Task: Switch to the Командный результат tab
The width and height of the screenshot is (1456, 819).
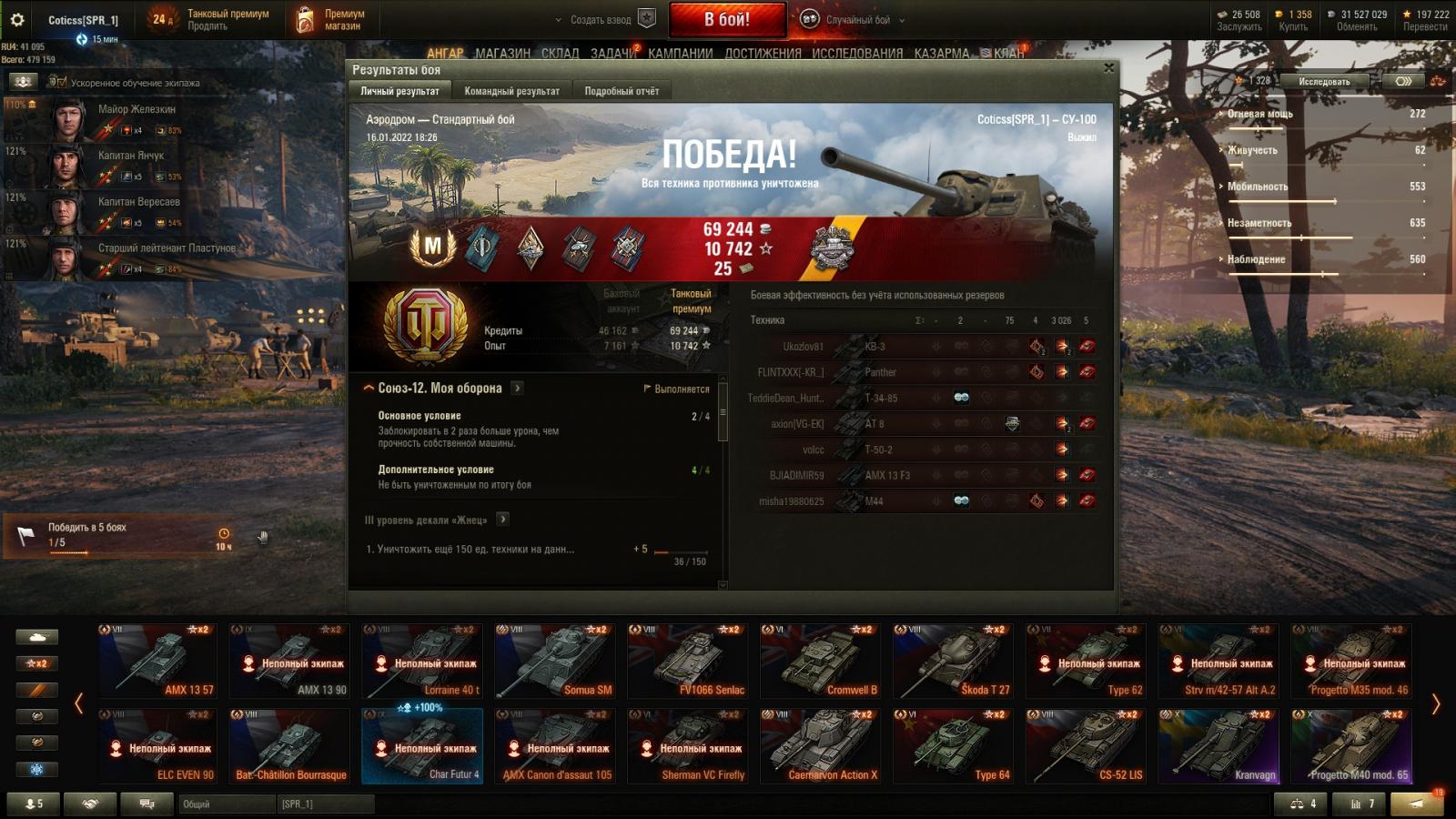Action: point(511,91)
